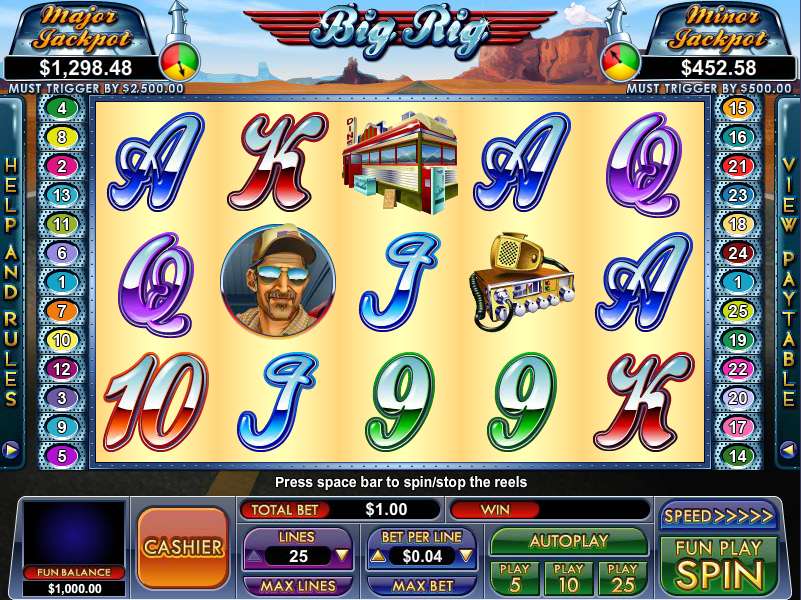Highlight payline 24 marker
801x600 pixels.
(x=738, y=253)
